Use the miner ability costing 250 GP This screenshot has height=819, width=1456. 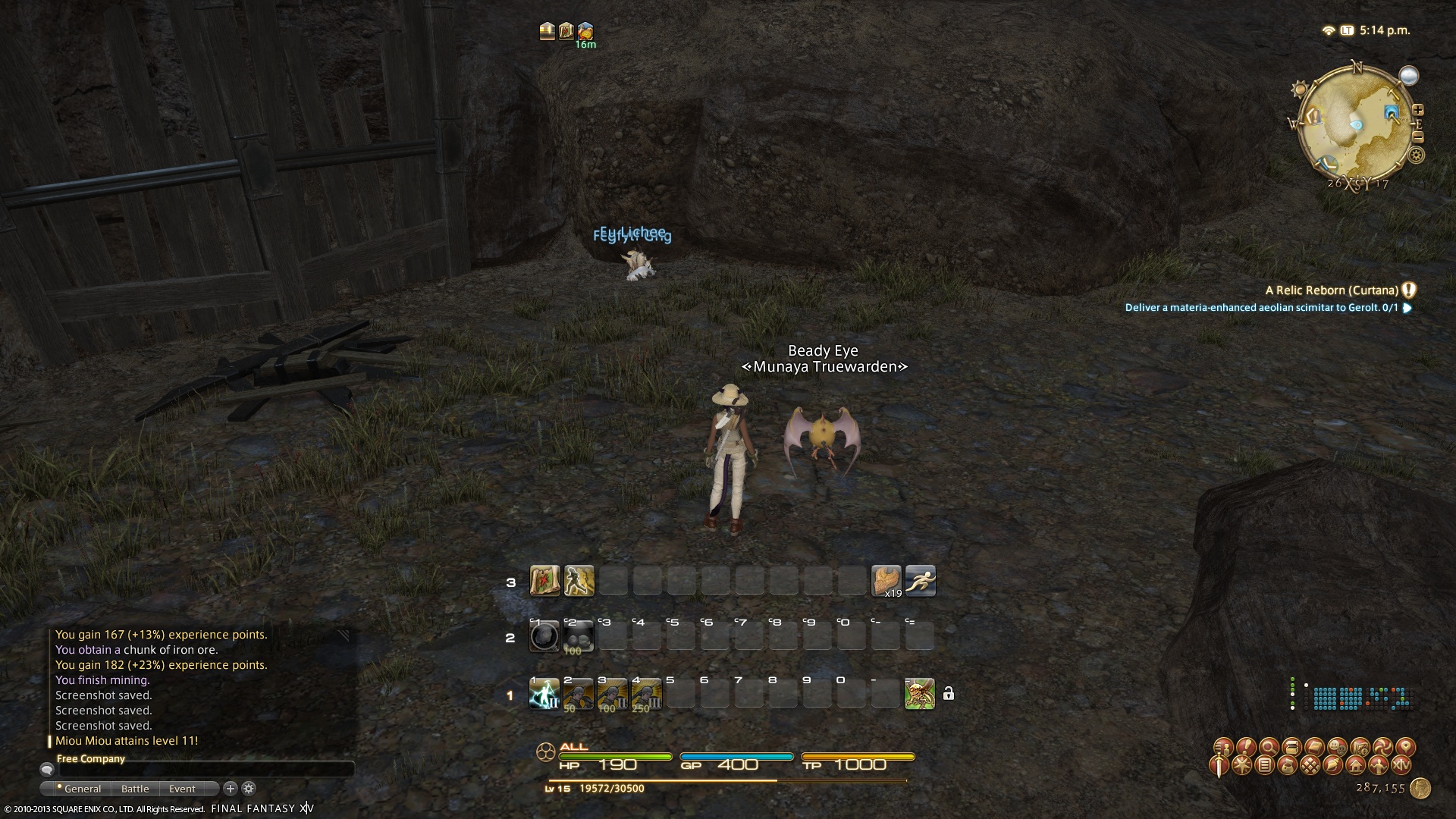(x=646, y=694)
